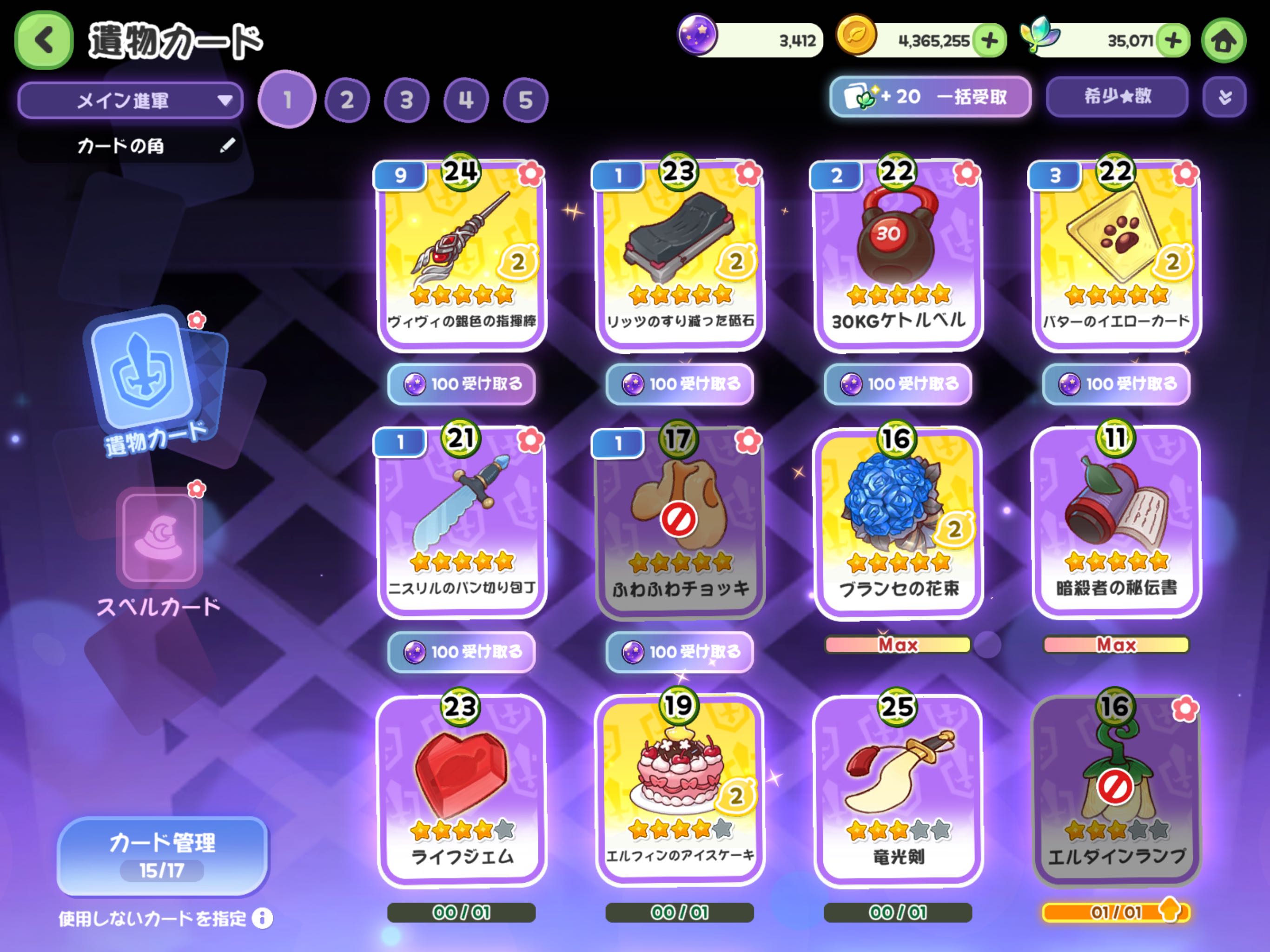Open カード管理 card management

pos(163,855)
